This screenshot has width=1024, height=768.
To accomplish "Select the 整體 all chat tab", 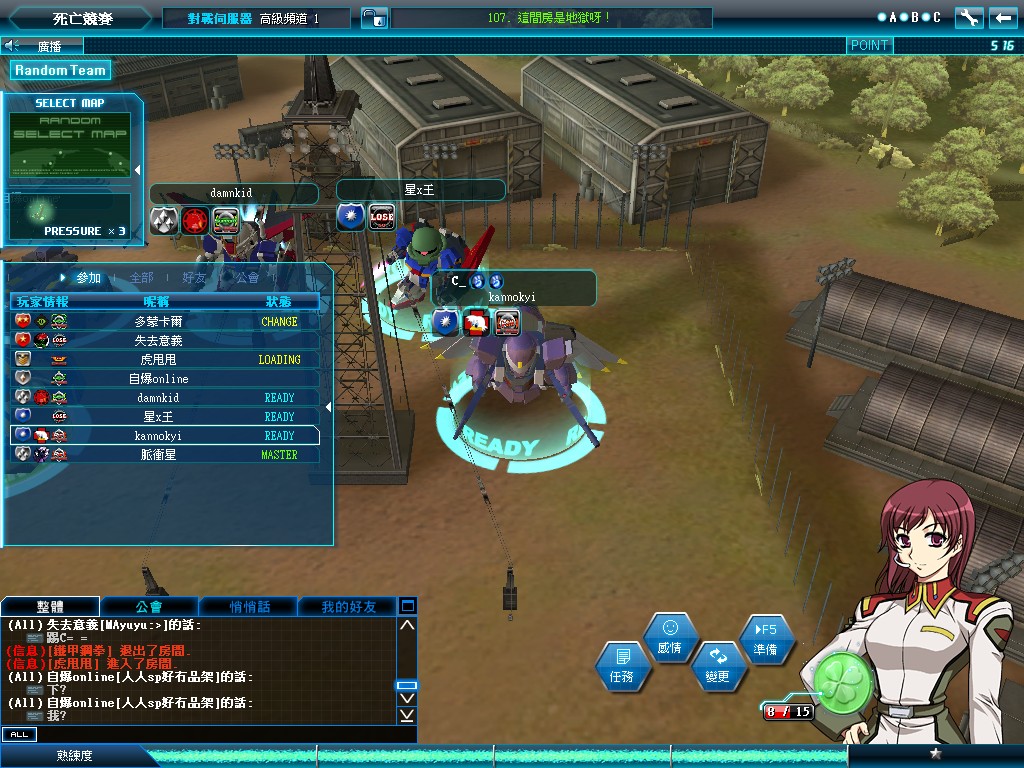I will point(50,607).
